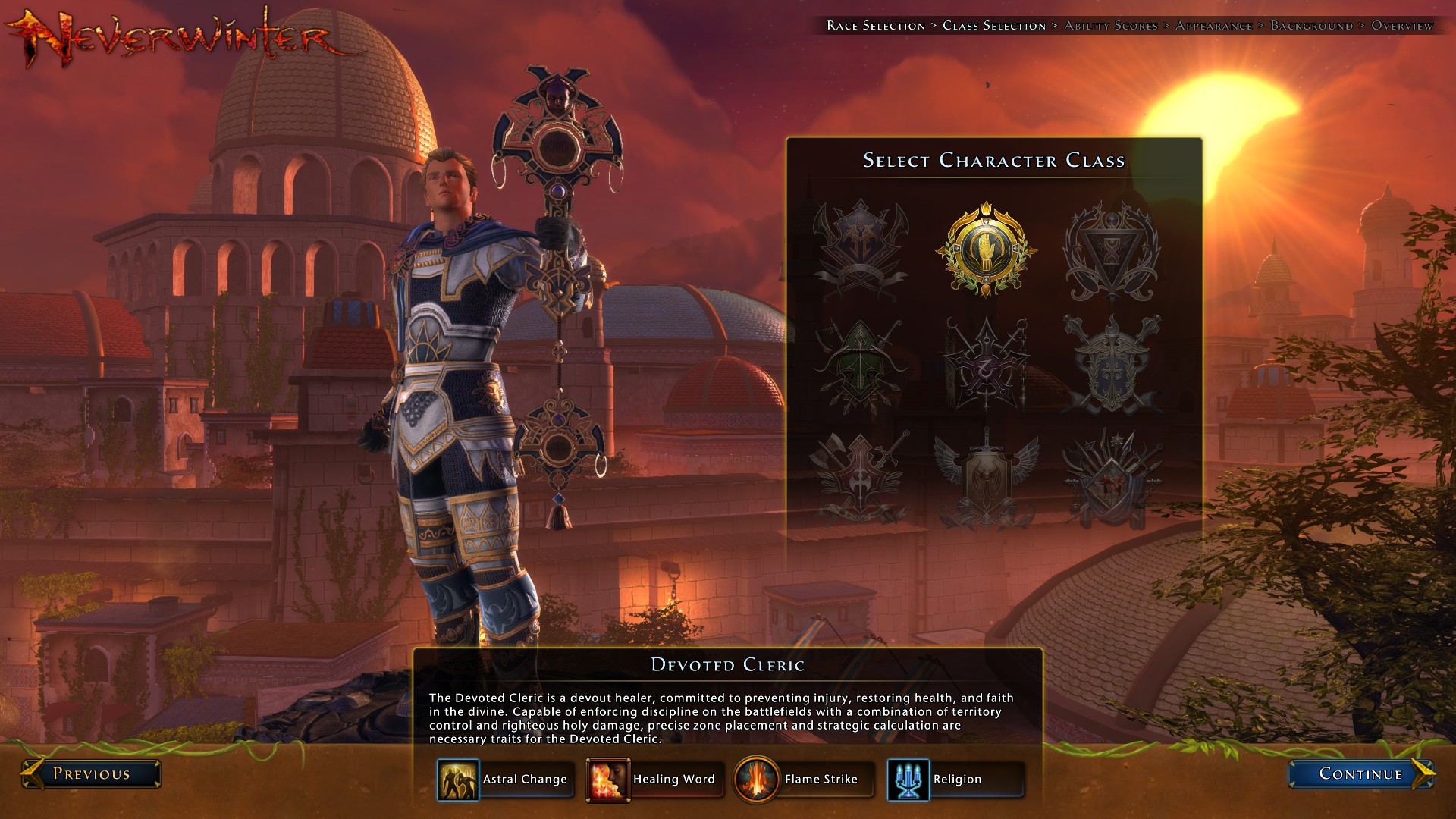Inspect the Flame Strike ability icon

click(x=756, y=780)
